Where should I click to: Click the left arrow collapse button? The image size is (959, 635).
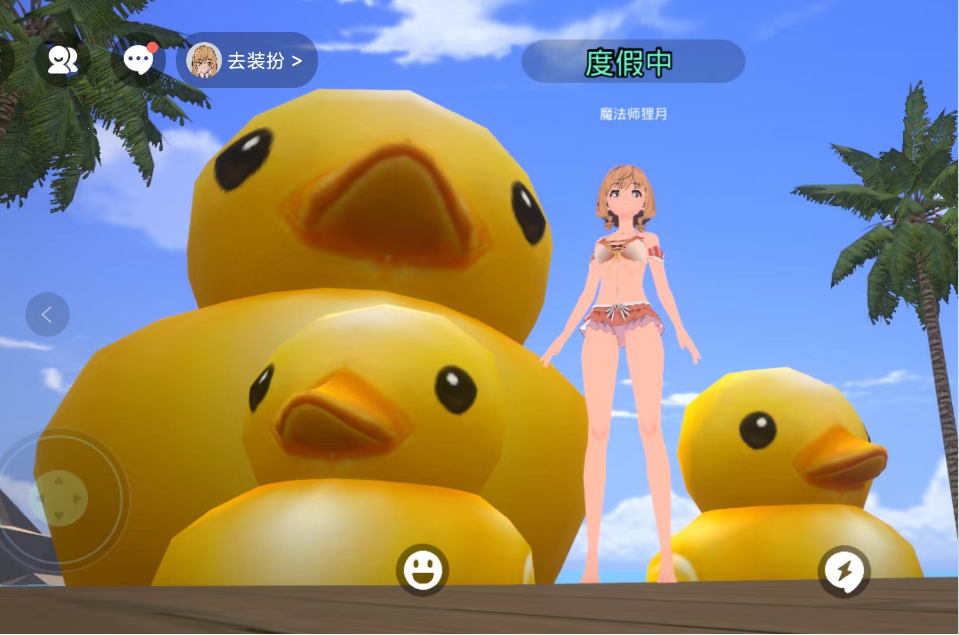[47, 315]
